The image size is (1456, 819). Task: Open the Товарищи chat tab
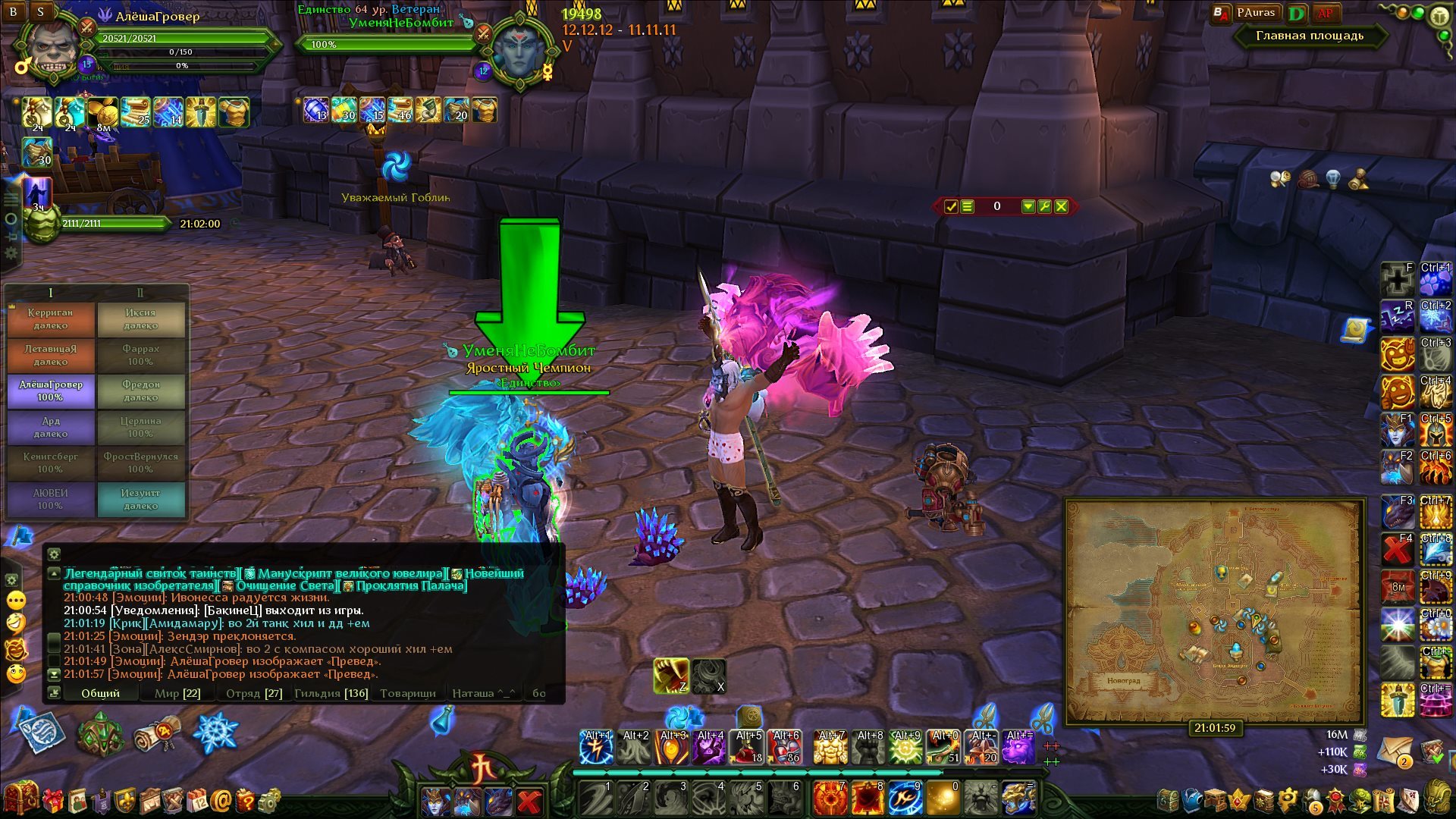pos(408,693)
